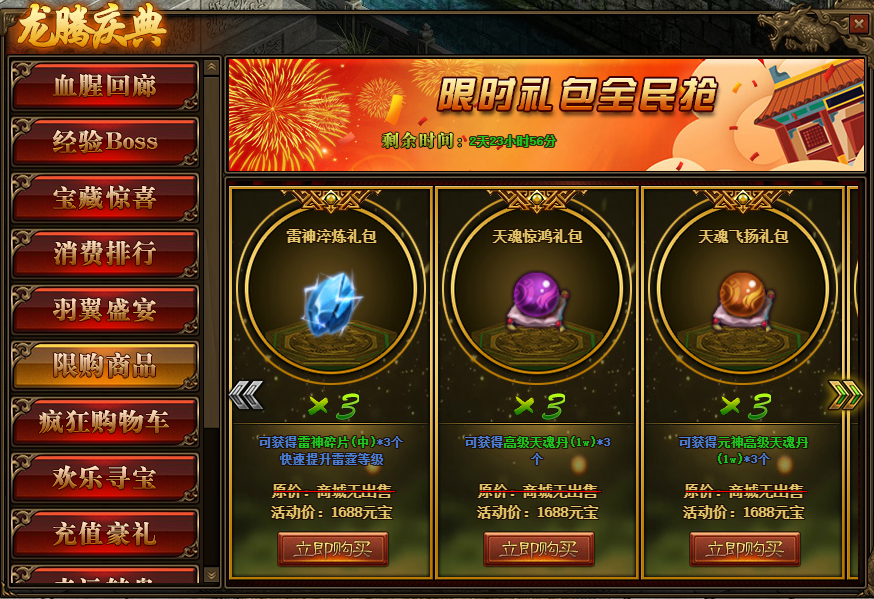Show previous gift packs with left arrow
The width and height of the screenshot is (874, 599).
[246, 396]
